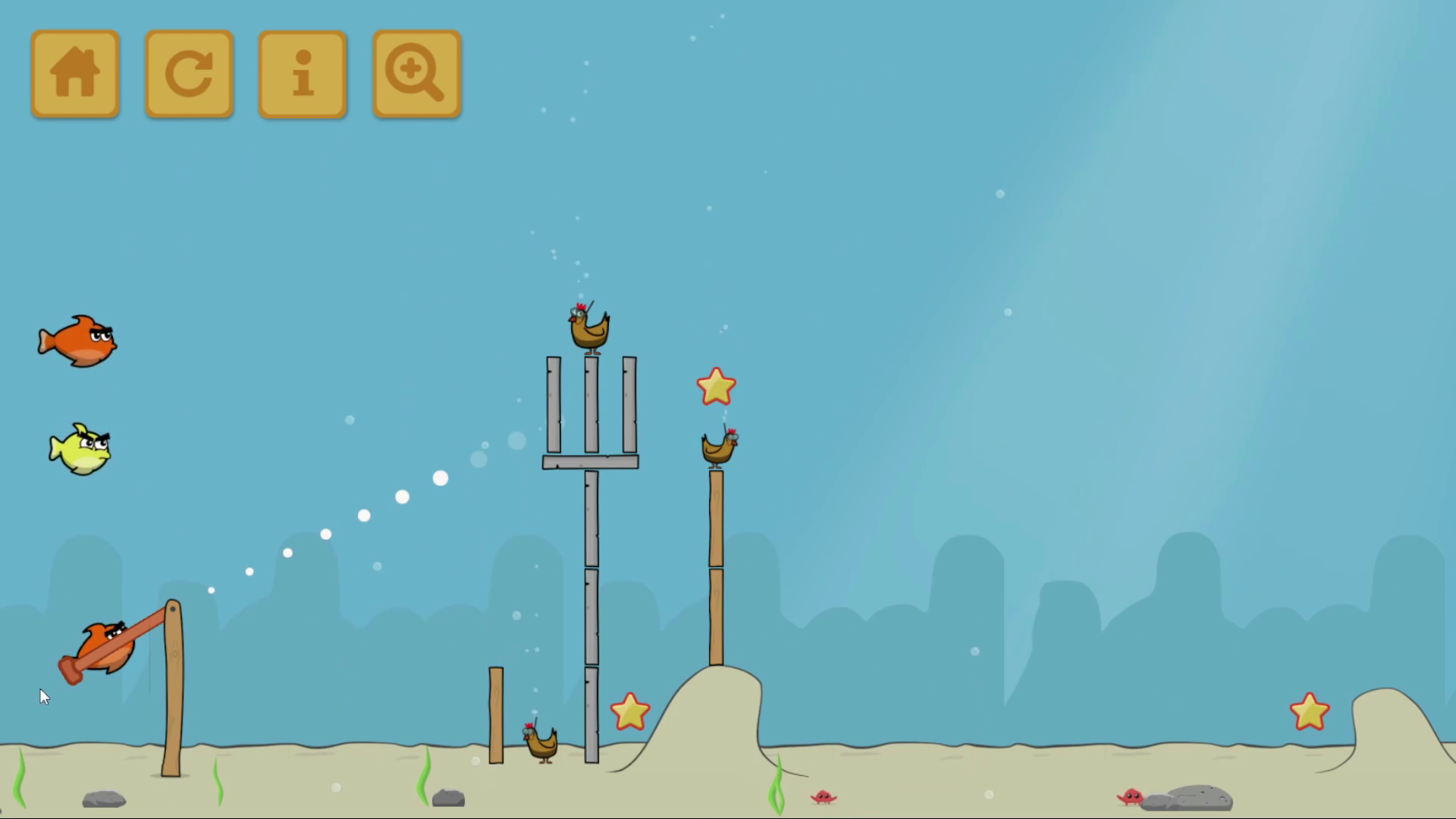Open the Info panel
Image resolution: width=1456 pixels, height=819 pixels.
(x=302, y=73)
